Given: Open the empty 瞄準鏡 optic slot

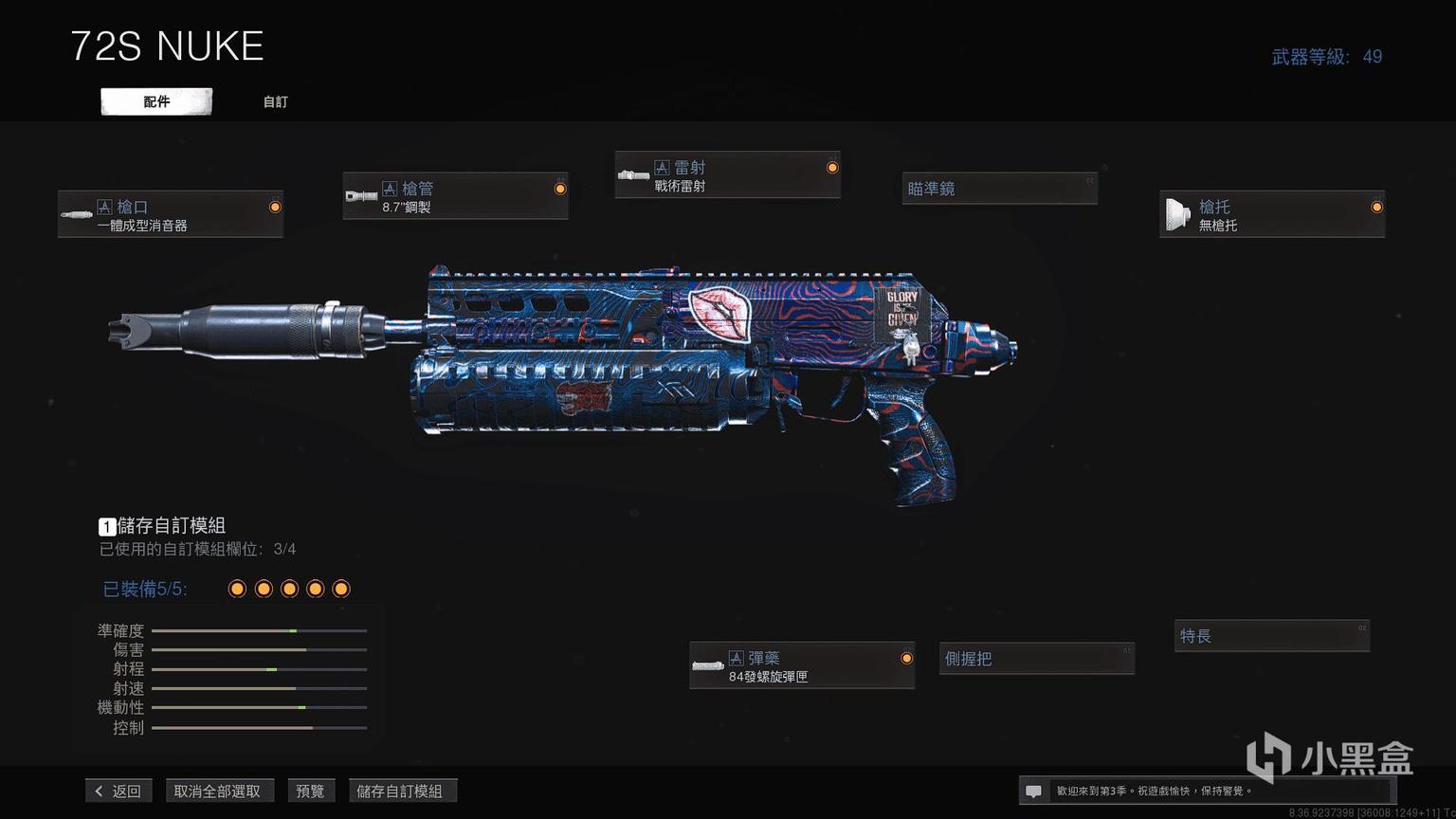Looking at the screenshot, I should (999, 189).
